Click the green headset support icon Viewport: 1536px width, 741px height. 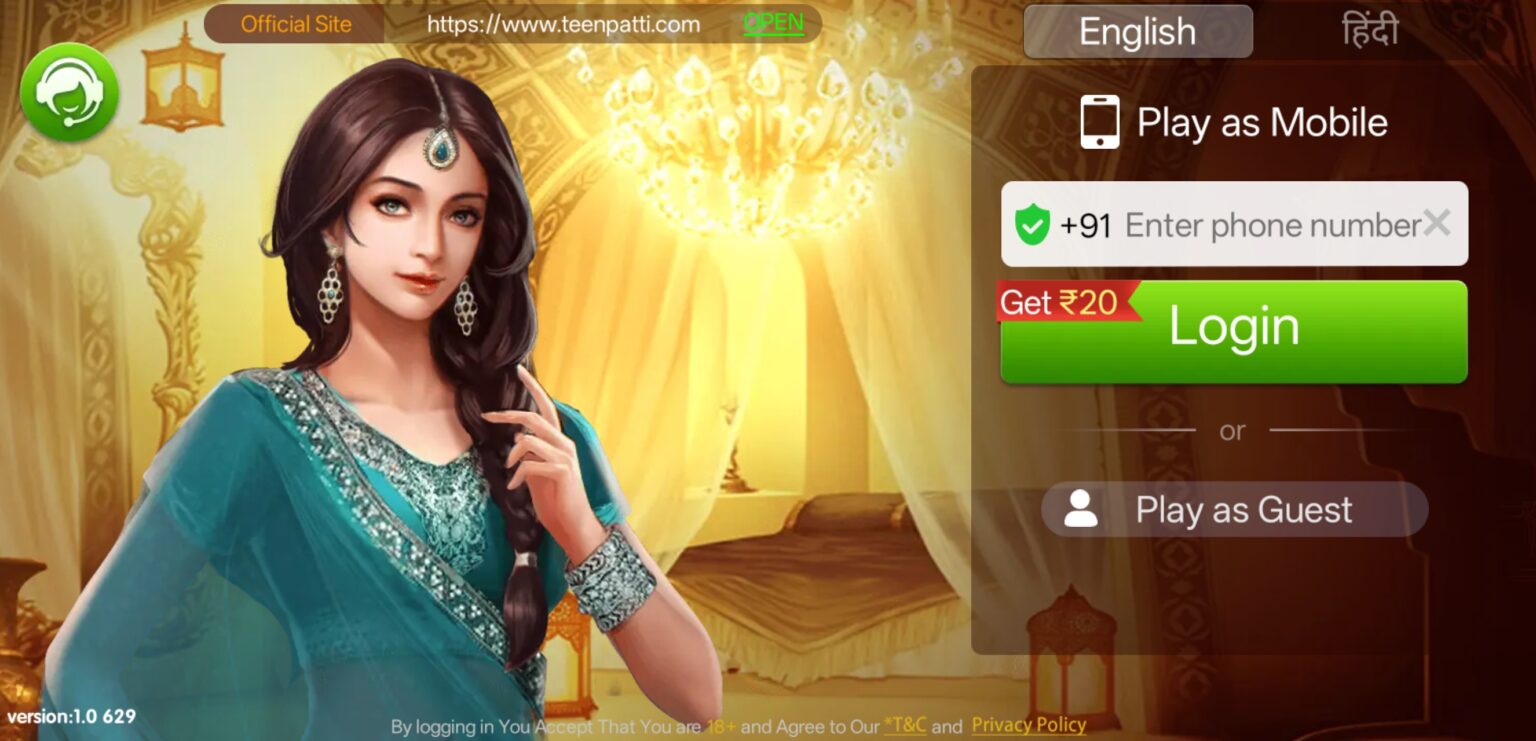(66, 91)
